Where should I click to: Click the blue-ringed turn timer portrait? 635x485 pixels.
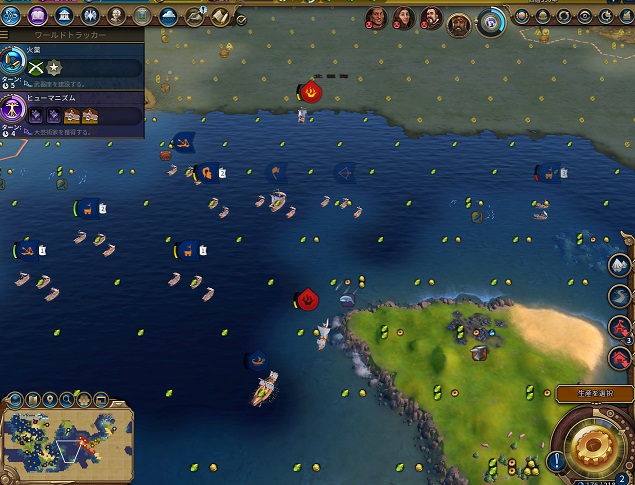[492, 21]
